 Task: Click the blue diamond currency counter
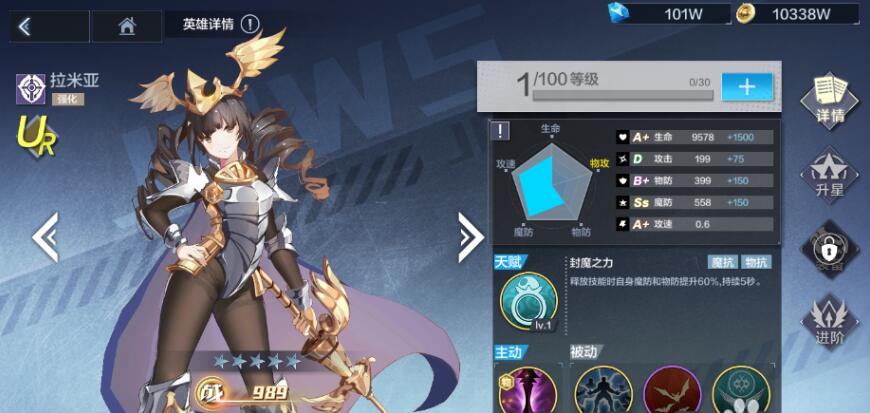coord(660,13)
